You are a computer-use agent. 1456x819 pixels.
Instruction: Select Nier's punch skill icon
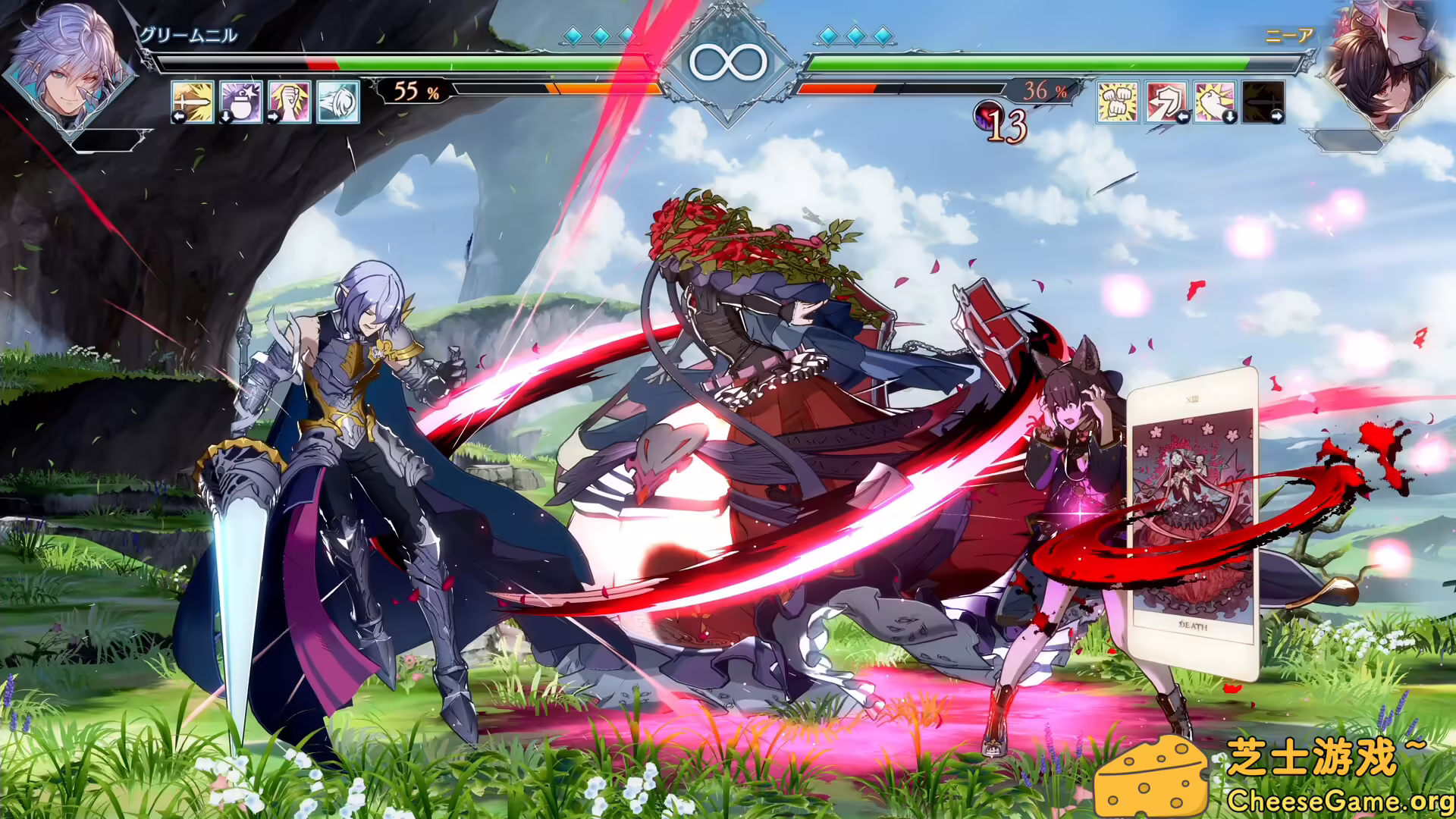pos(1213,102)
